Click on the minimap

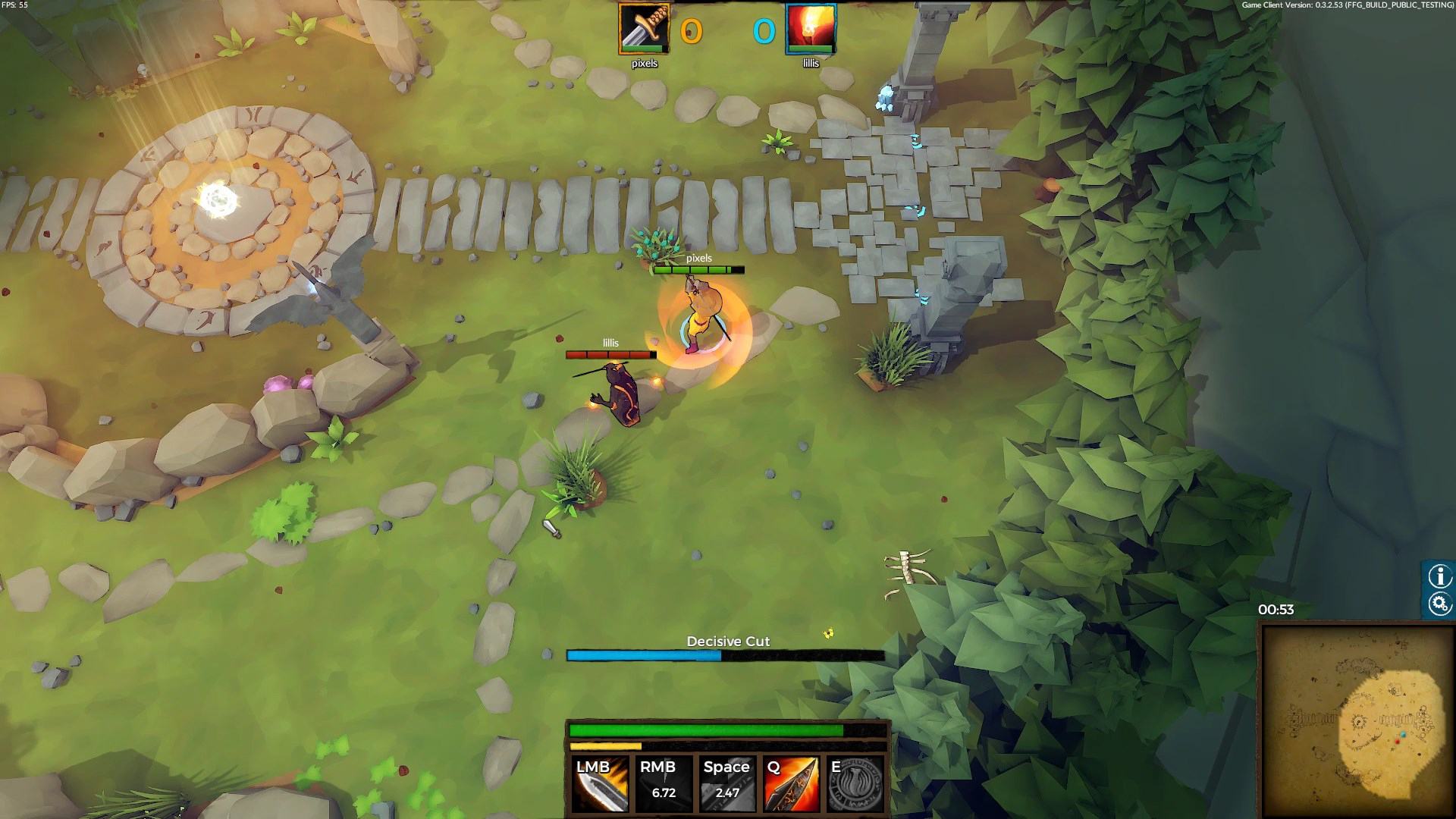[x=1355, y=719]
